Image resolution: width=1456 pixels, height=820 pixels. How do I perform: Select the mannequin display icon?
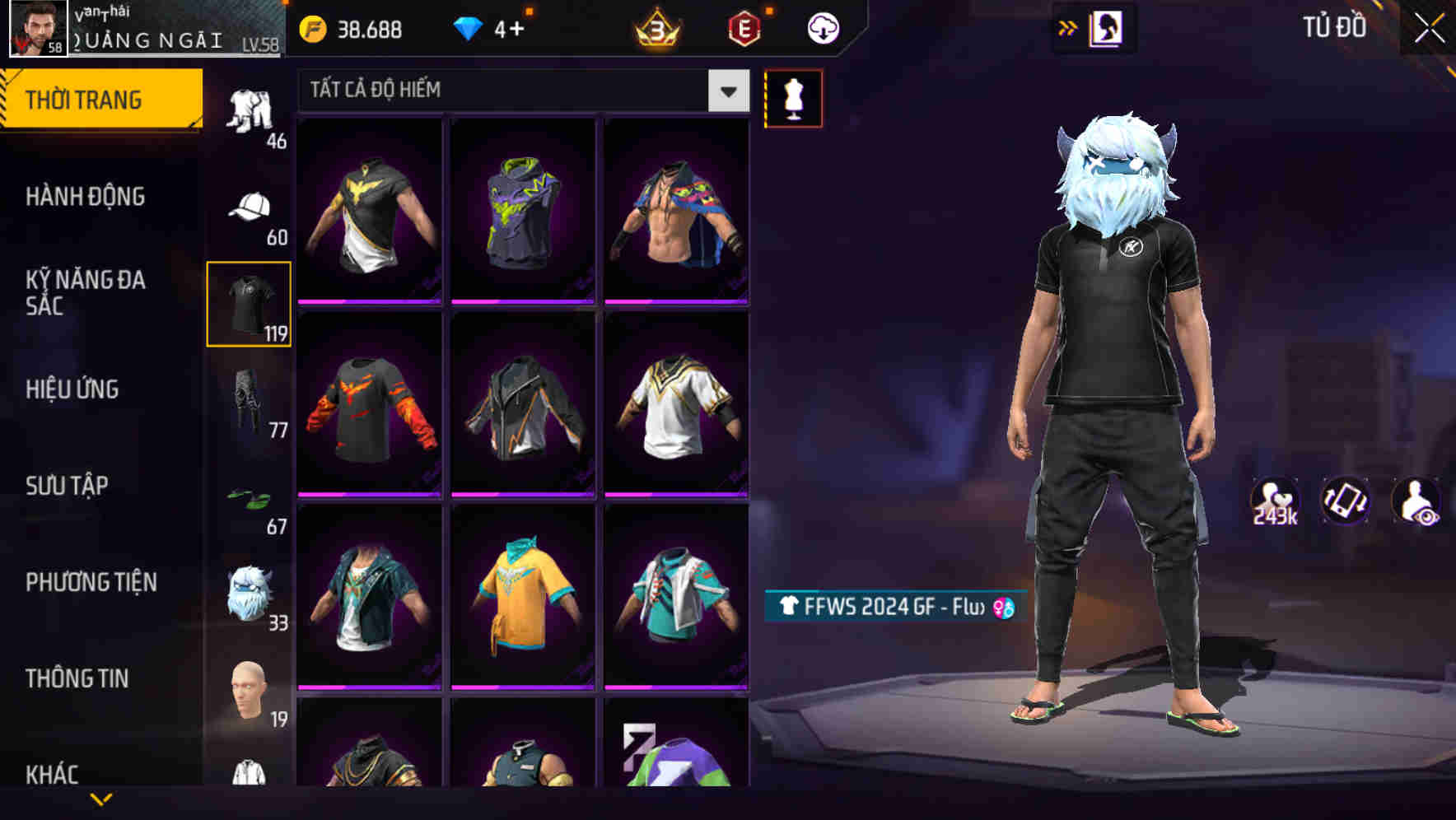[x=793, y=98]
